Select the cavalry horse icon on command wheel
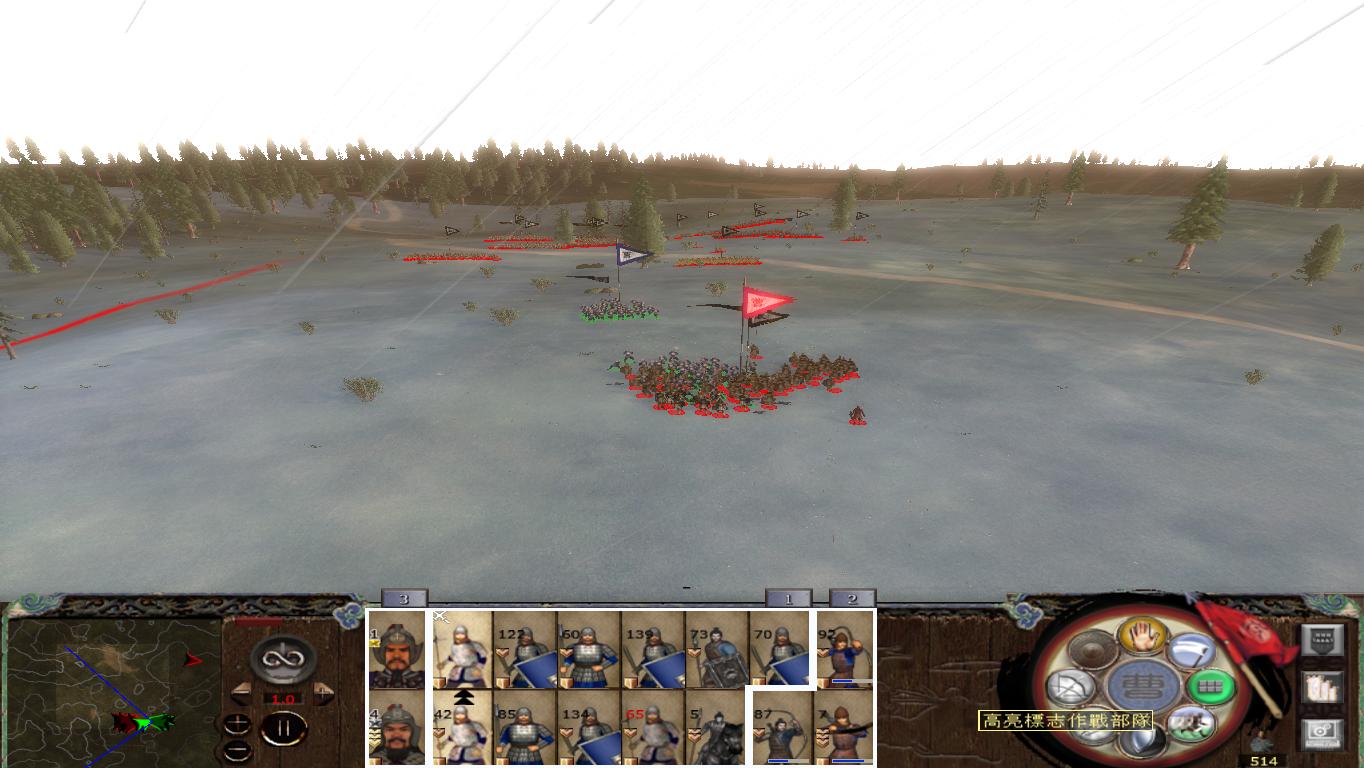The image size is (1364, 768). click(x=1192, y=725)
